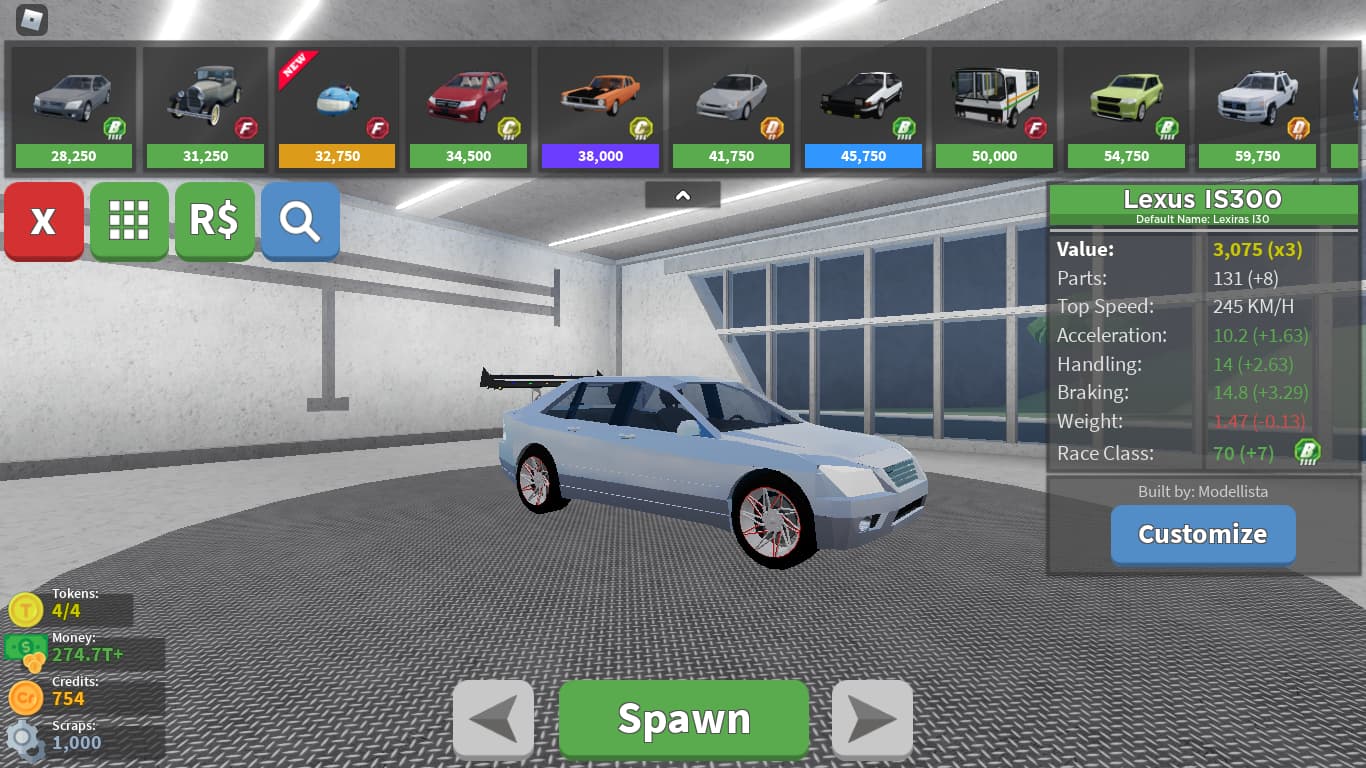The width and height of the screenshot is (1366, 768).
Task: Select the bus priced 50,000
Action: [994, 107]
